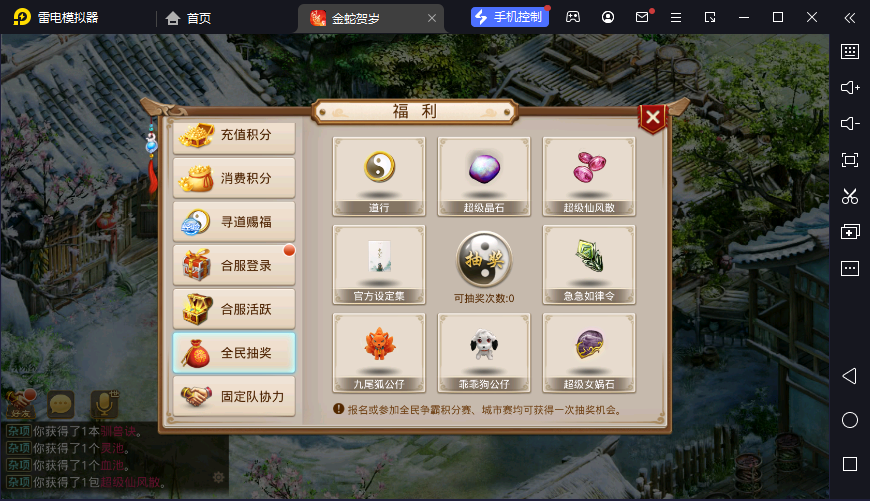Screen dimensions: 870x501
Task: Select the 超级仙风散 prize tile
Action: tap(589, 176)
